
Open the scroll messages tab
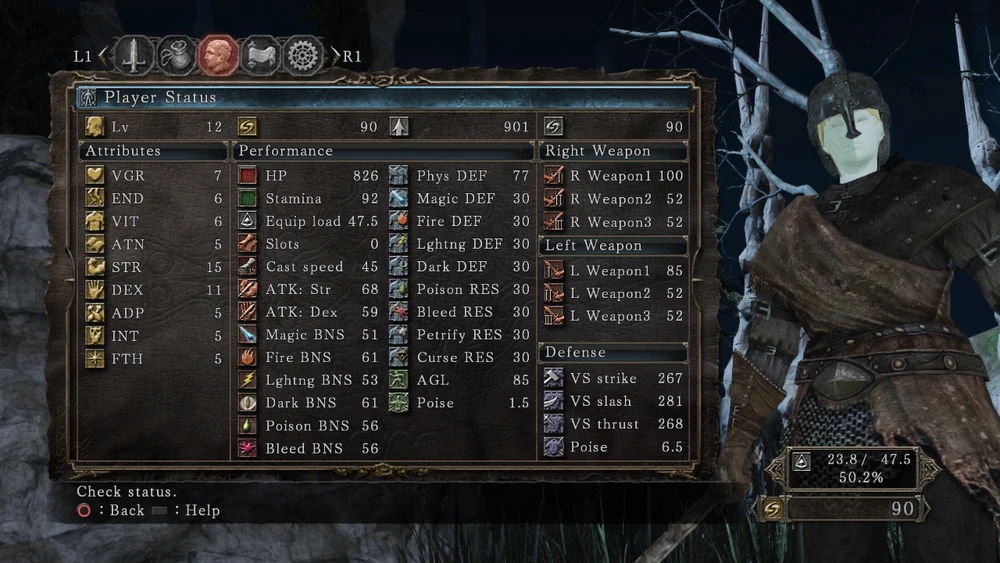click(261, 56)
